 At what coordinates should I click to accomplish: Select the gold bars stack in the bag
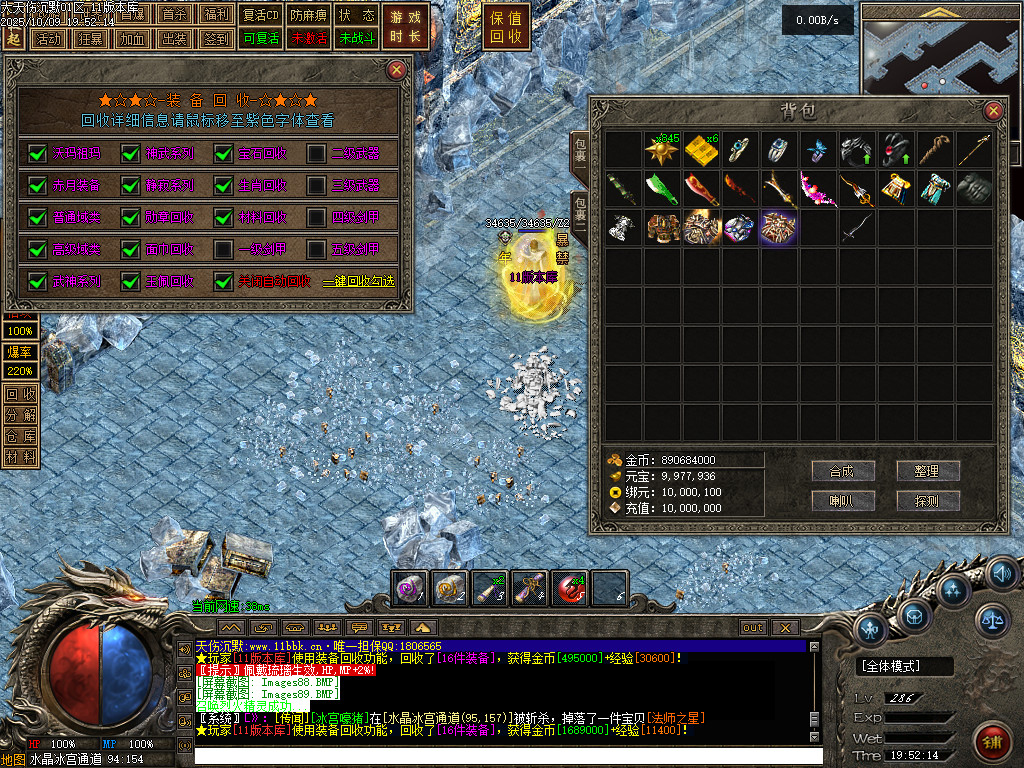pos(701,151)
